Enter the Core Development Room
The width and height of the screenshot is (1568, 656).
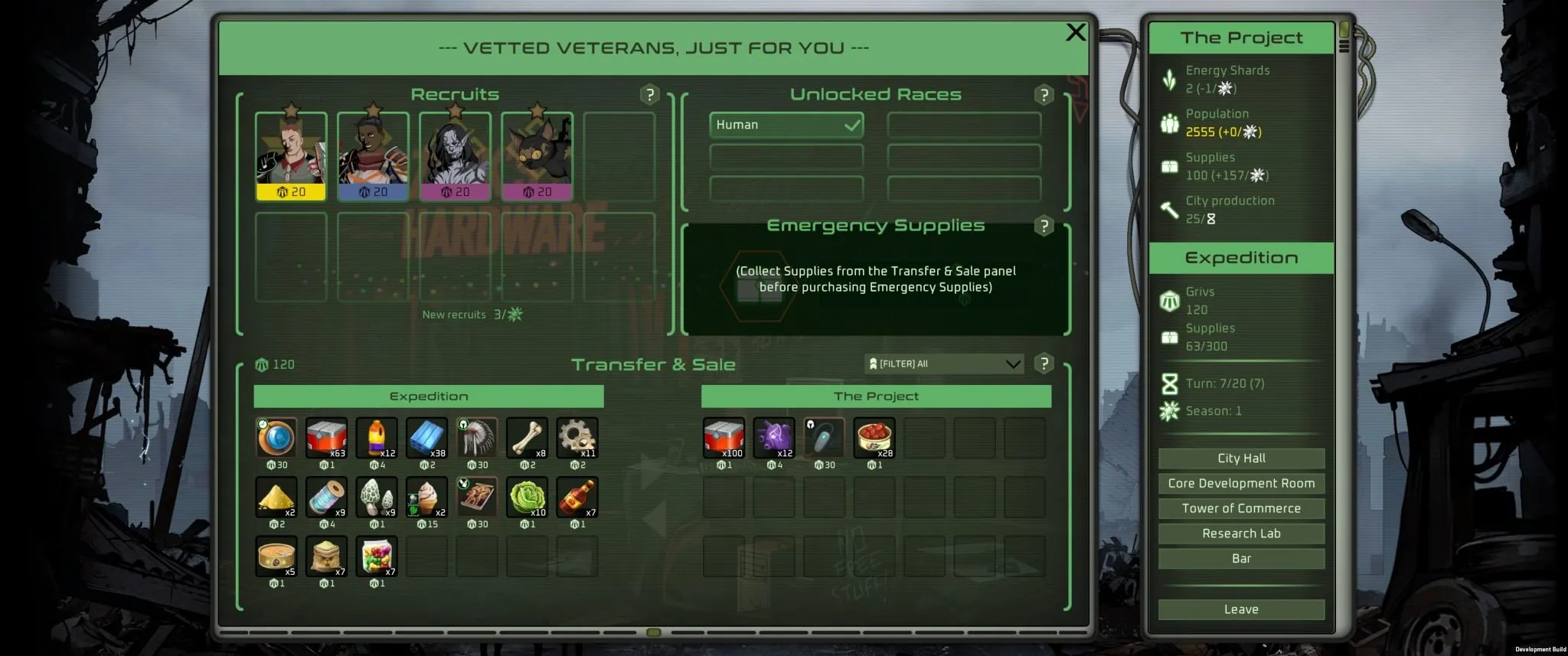pos(1240,483)
